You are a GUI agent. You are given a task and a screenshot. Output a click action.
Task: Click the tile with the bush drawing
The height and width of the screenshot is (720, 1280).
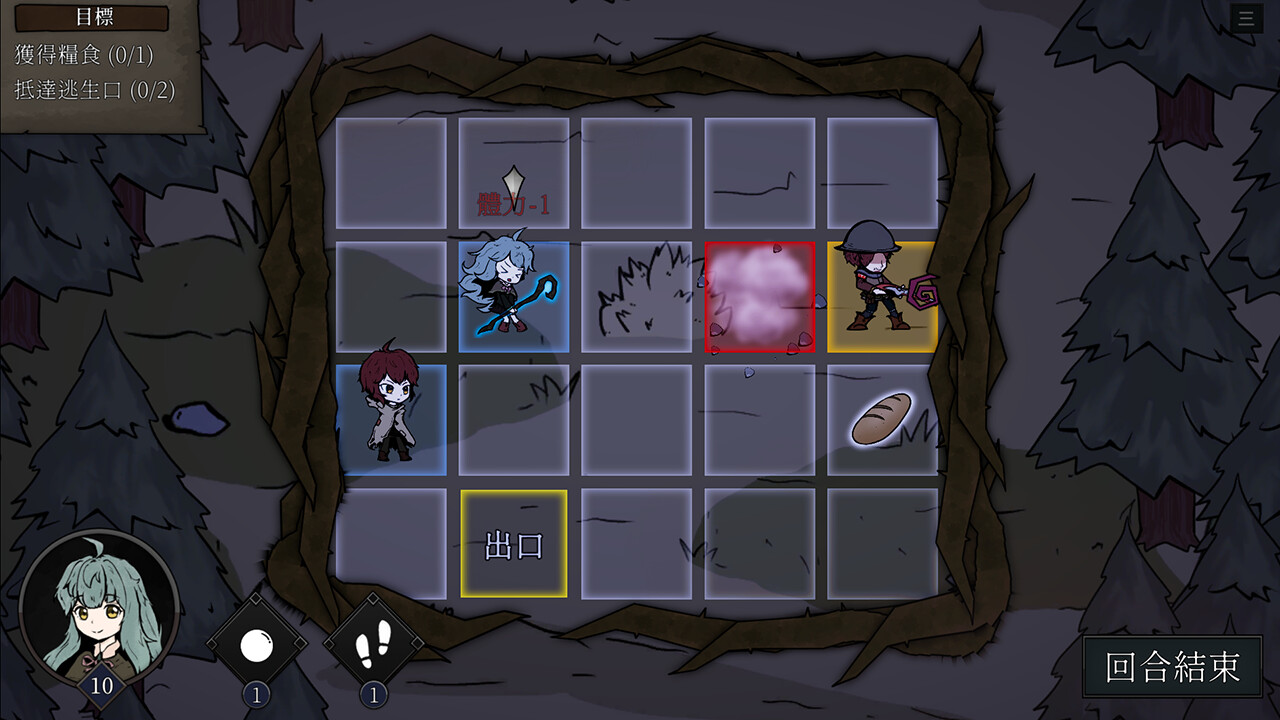(x=636, y=295)
